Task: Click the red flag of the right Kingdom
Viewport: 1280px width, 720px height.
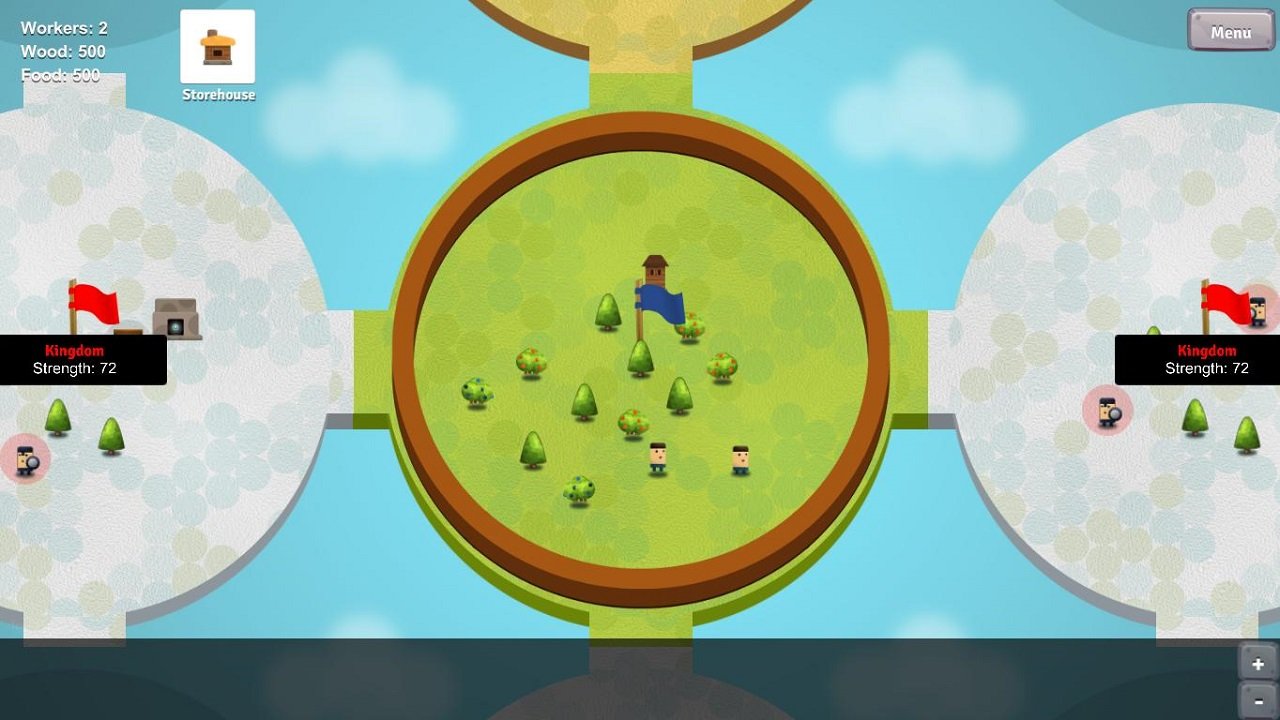Action: (1228, 302)
